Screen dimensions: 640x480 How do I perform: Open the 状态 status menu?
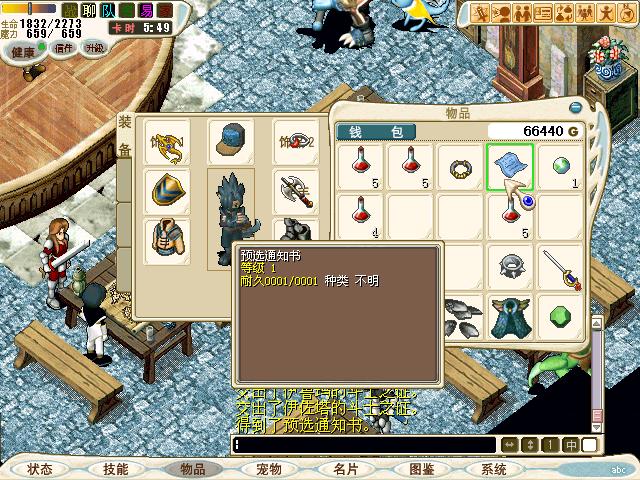pos(40,468)
